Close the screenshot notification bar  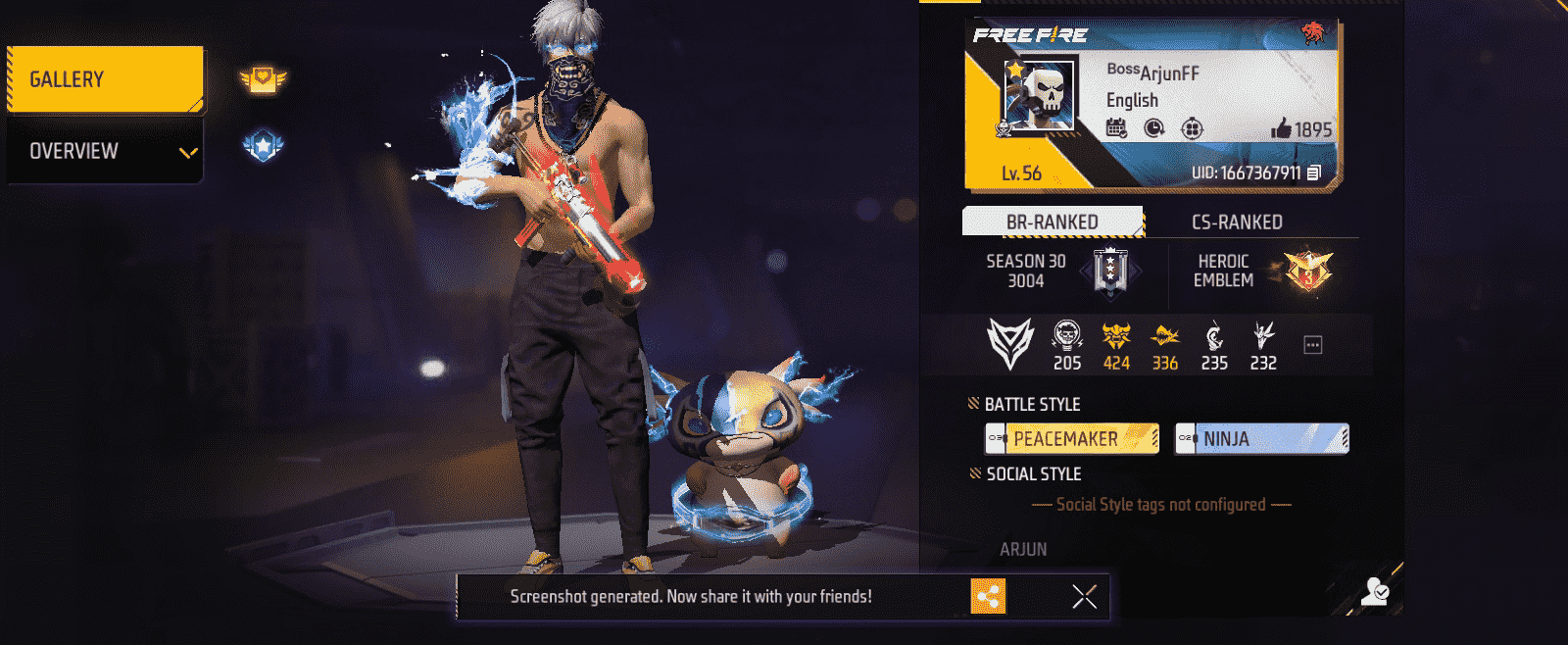[1084, 596]
